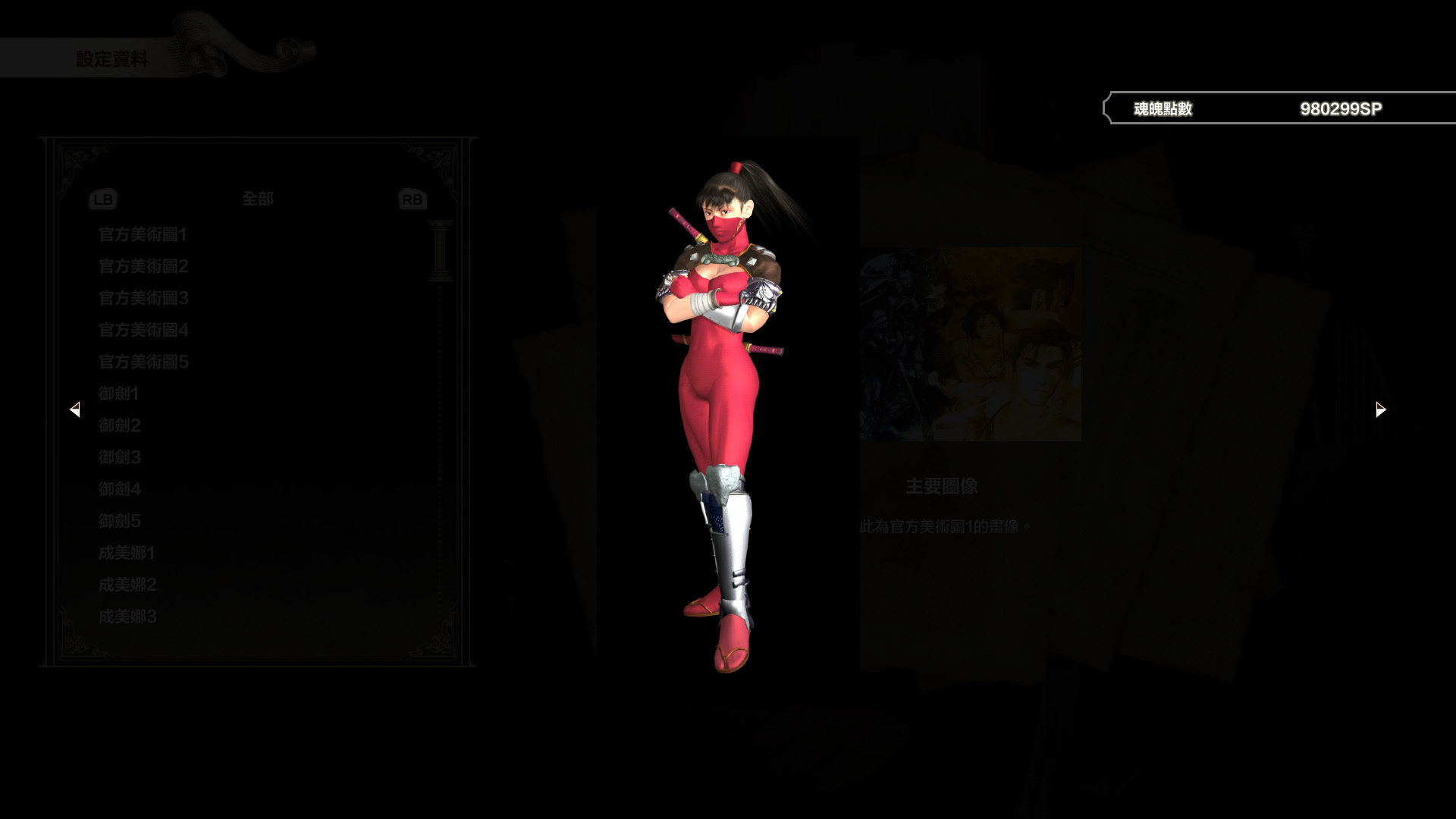Screen dimensions: 1456x819
Task: Choose the 成美娜3 entry
Action: point(125,617)
